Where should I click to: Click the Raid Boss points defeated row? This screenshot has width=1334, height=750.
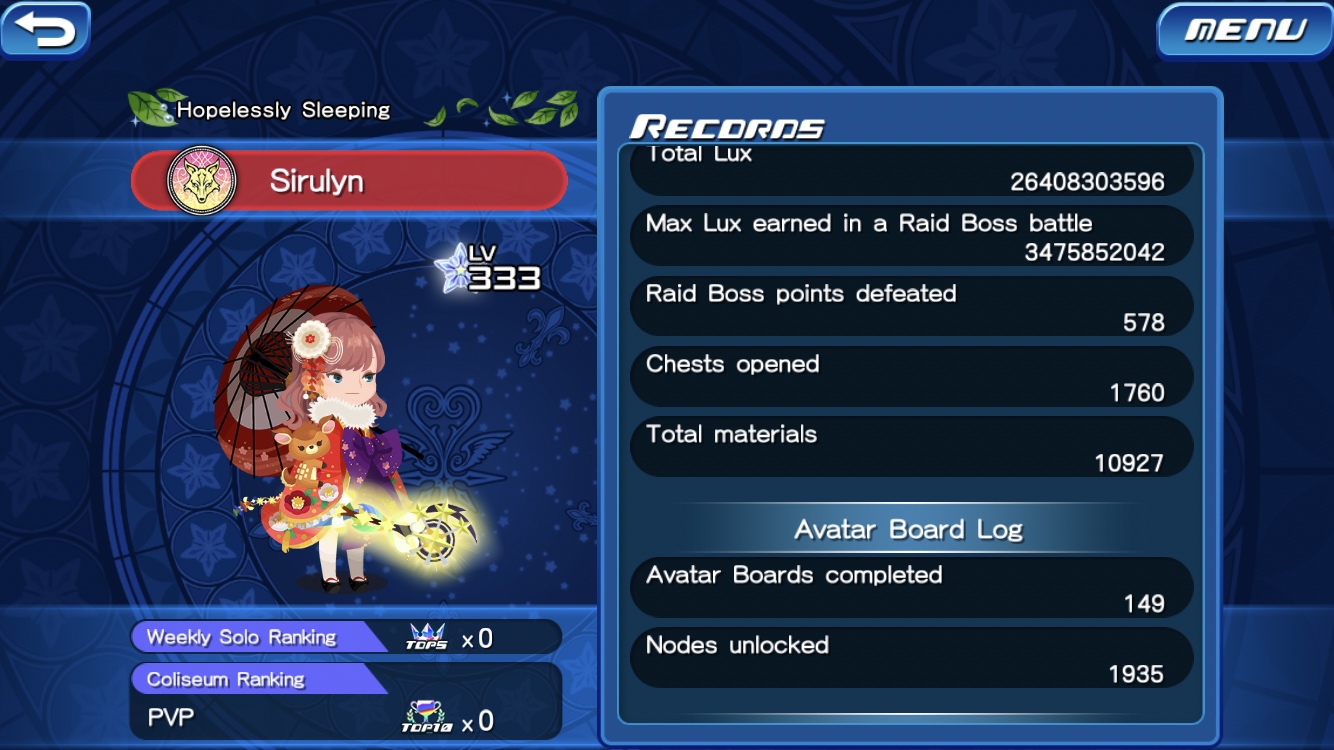click(911, 307)
